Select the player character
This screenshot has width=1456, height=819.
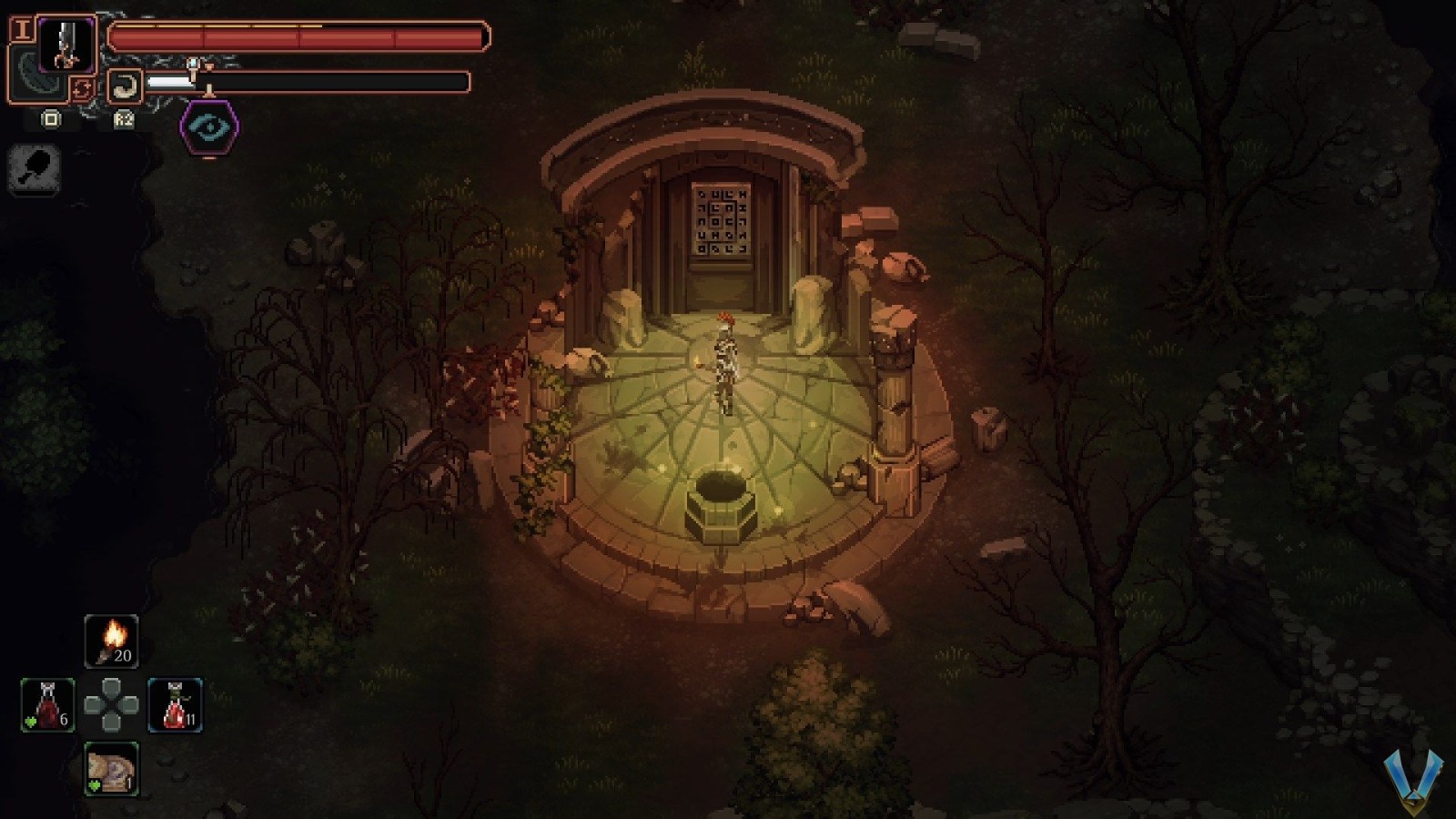point(723,359)
